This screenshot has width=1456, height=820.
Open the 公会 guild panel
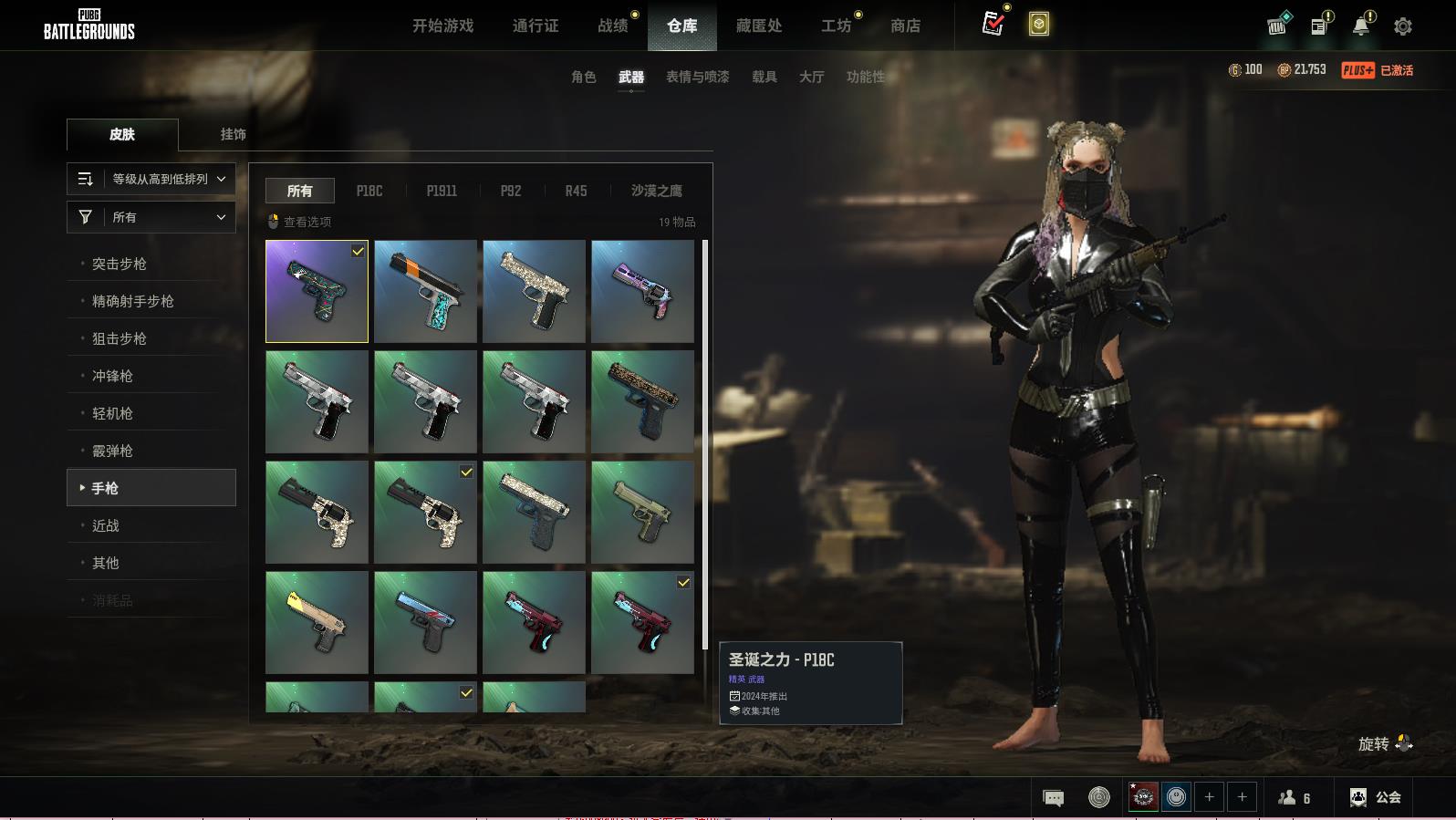coord(1376,797)
